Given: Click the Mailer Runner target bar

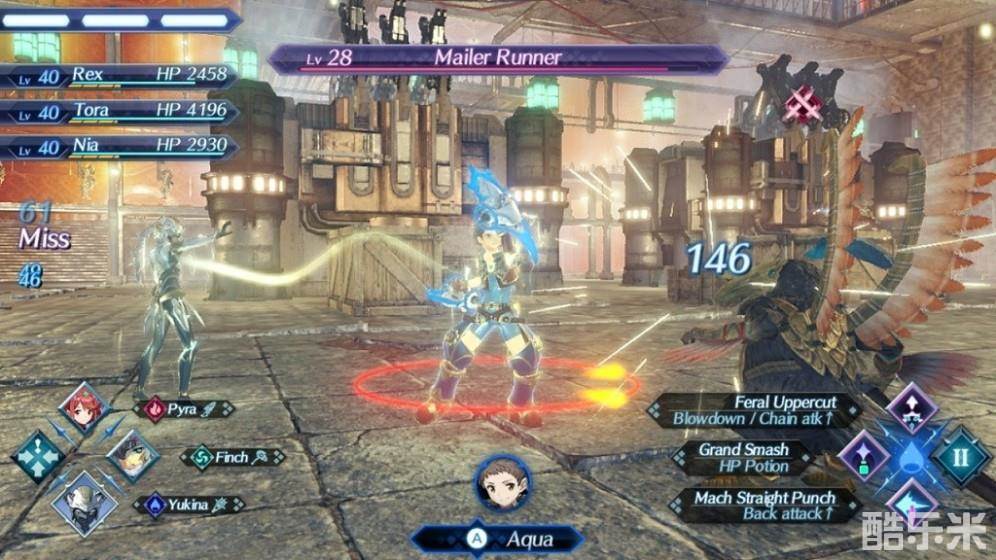Looking at the screenshot, I should (x=497, y=58).
